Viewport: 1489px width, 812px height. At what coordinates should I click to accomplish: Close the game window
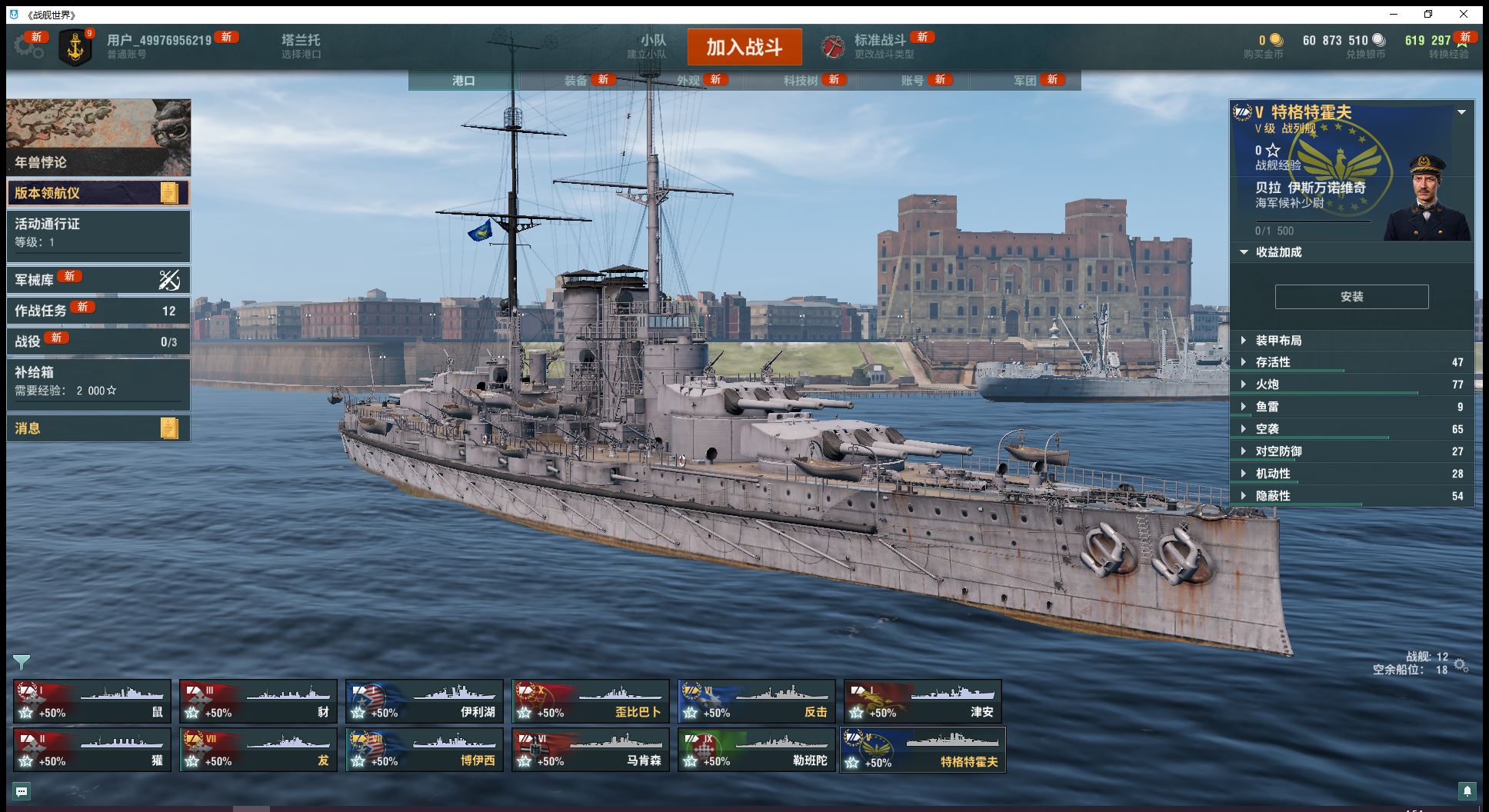click(1464, 14)
